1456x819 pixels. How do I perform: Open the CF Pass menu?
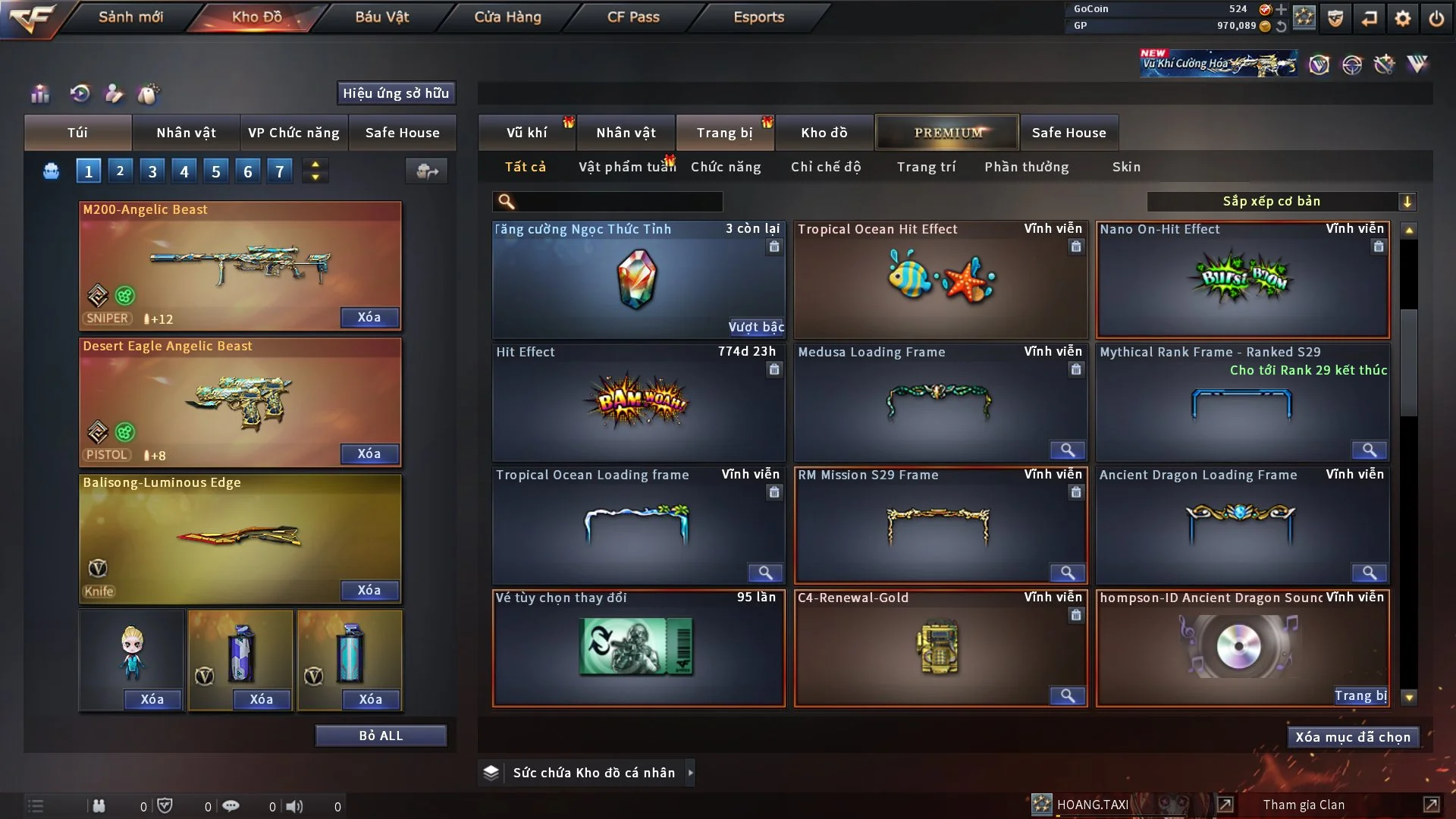tap(633, 17)
